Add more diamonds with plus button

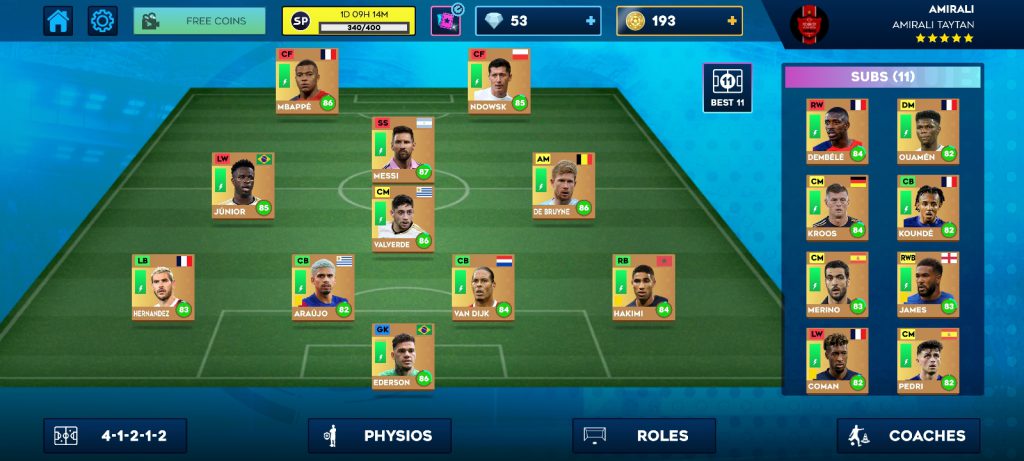pos(591,21)
